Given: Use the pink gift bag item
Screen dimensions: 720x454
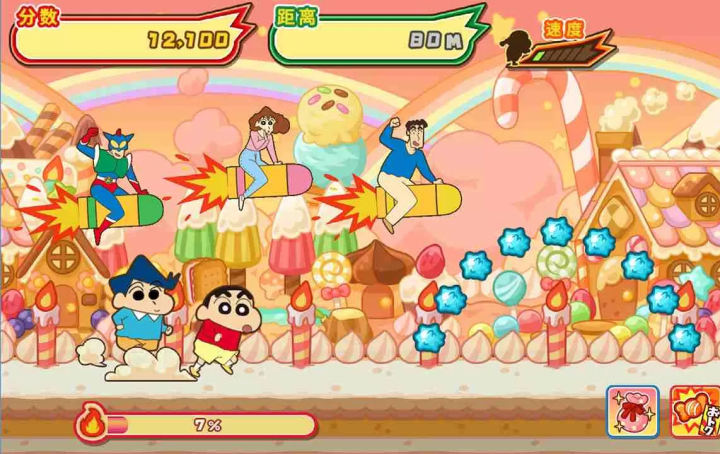Looking at the screenshot, I should pos(632,411).
